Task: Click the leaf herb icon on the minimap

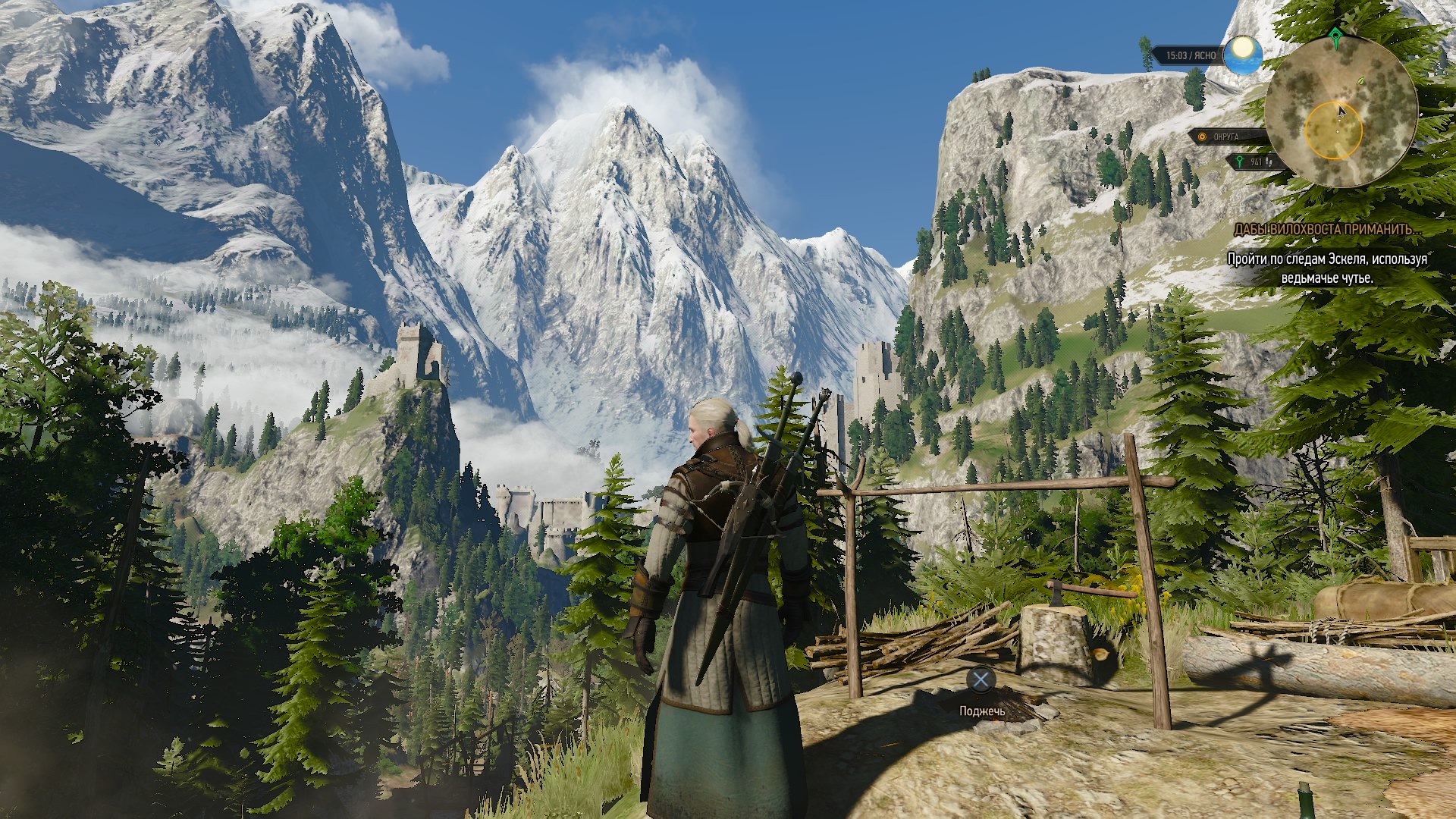Action: (1360, 81)
